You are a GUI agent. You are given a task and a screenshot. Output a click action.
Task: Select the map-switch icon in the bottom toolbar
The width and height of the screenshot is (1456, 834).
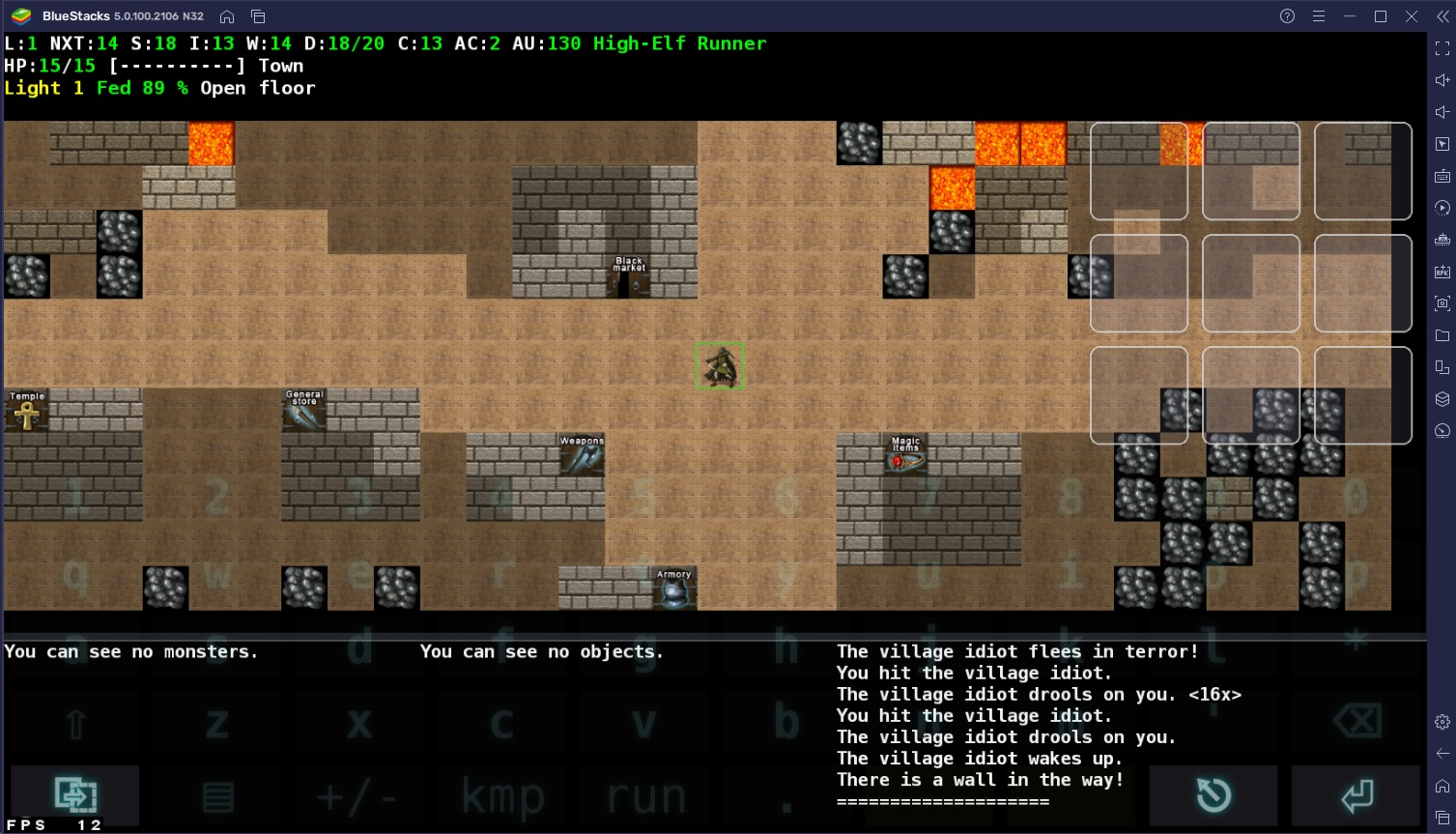(x=73, y=794)
